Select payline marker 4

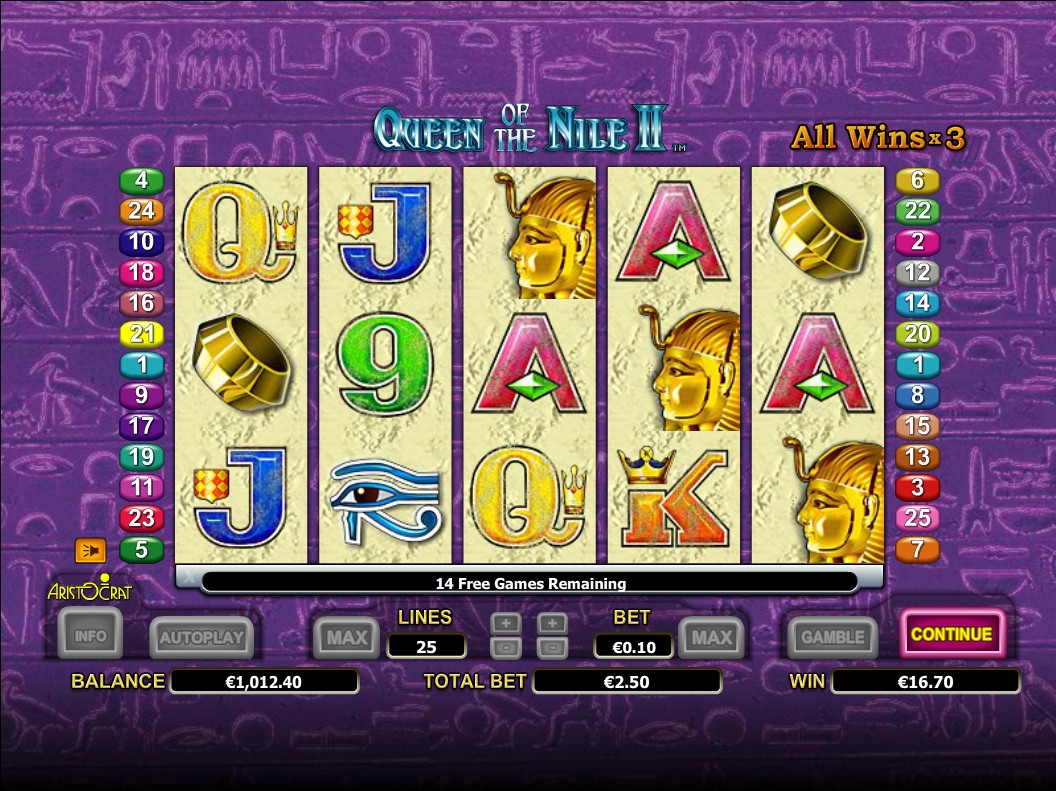click(x=141, y=181)
